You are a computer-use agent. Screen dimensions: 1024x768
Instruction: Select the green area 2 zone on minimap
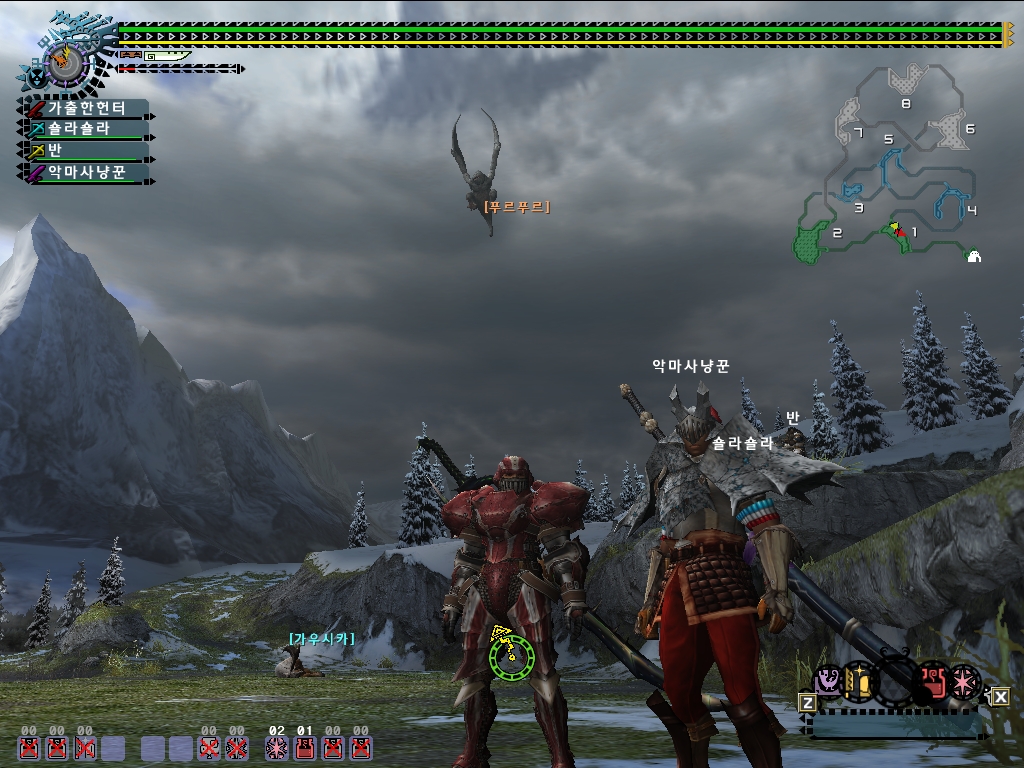point(808,243)
